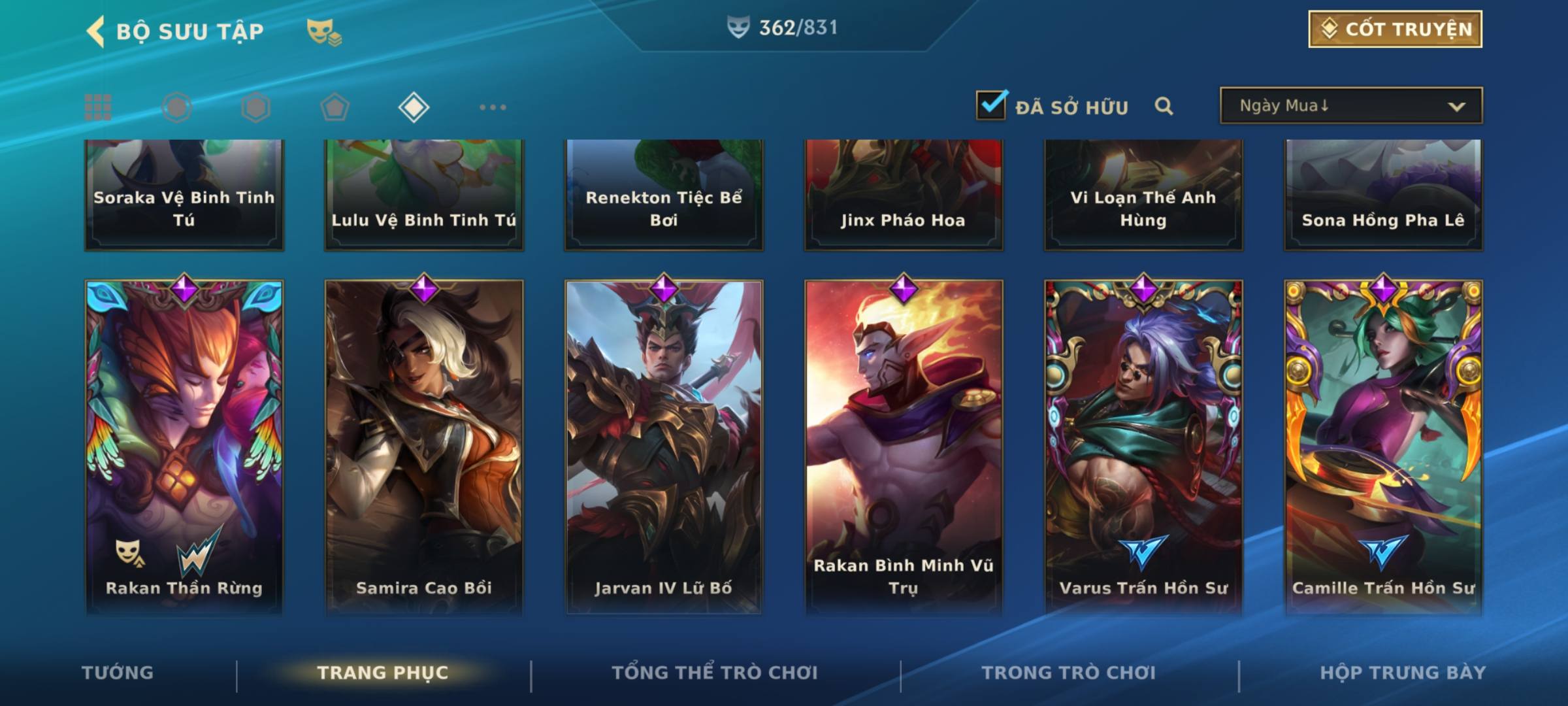The height and width of the screenshot is (706, 1568).
Task: Click the gold mask coins icon
Action: pos(323,32)
